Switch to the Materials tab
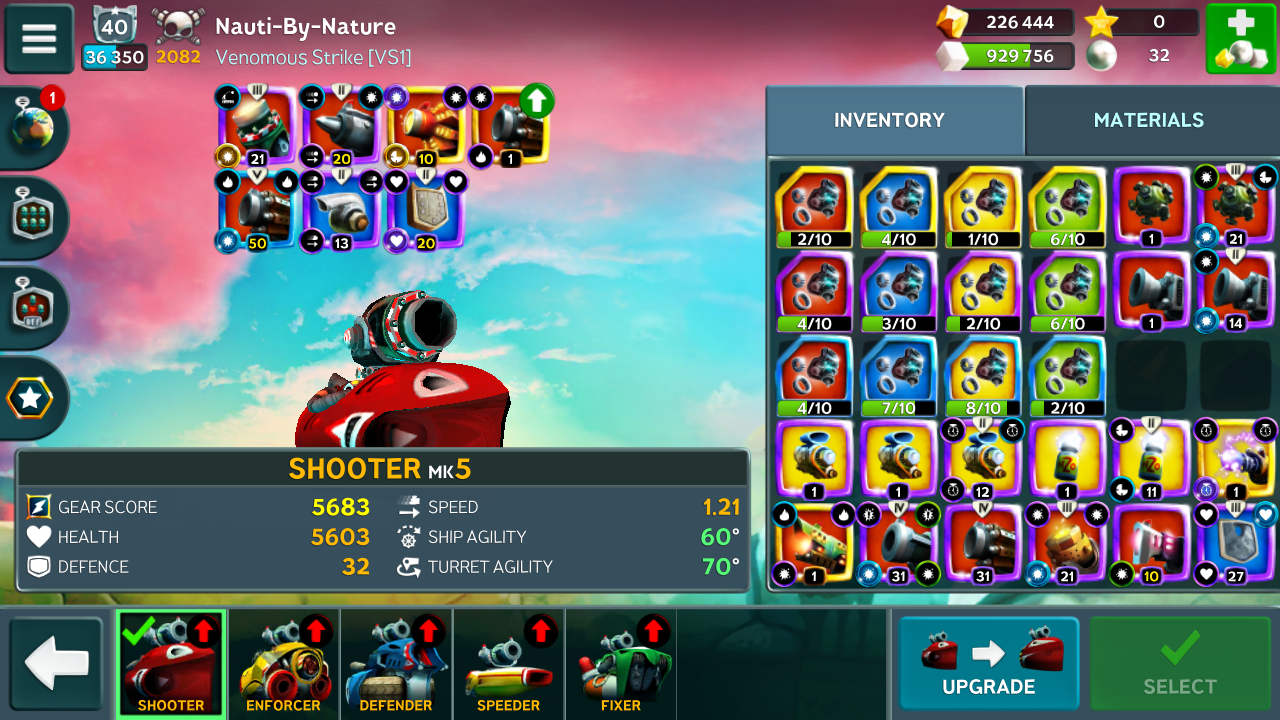1280x720 pixels. pyautogui.click(x=1148, y=120)
